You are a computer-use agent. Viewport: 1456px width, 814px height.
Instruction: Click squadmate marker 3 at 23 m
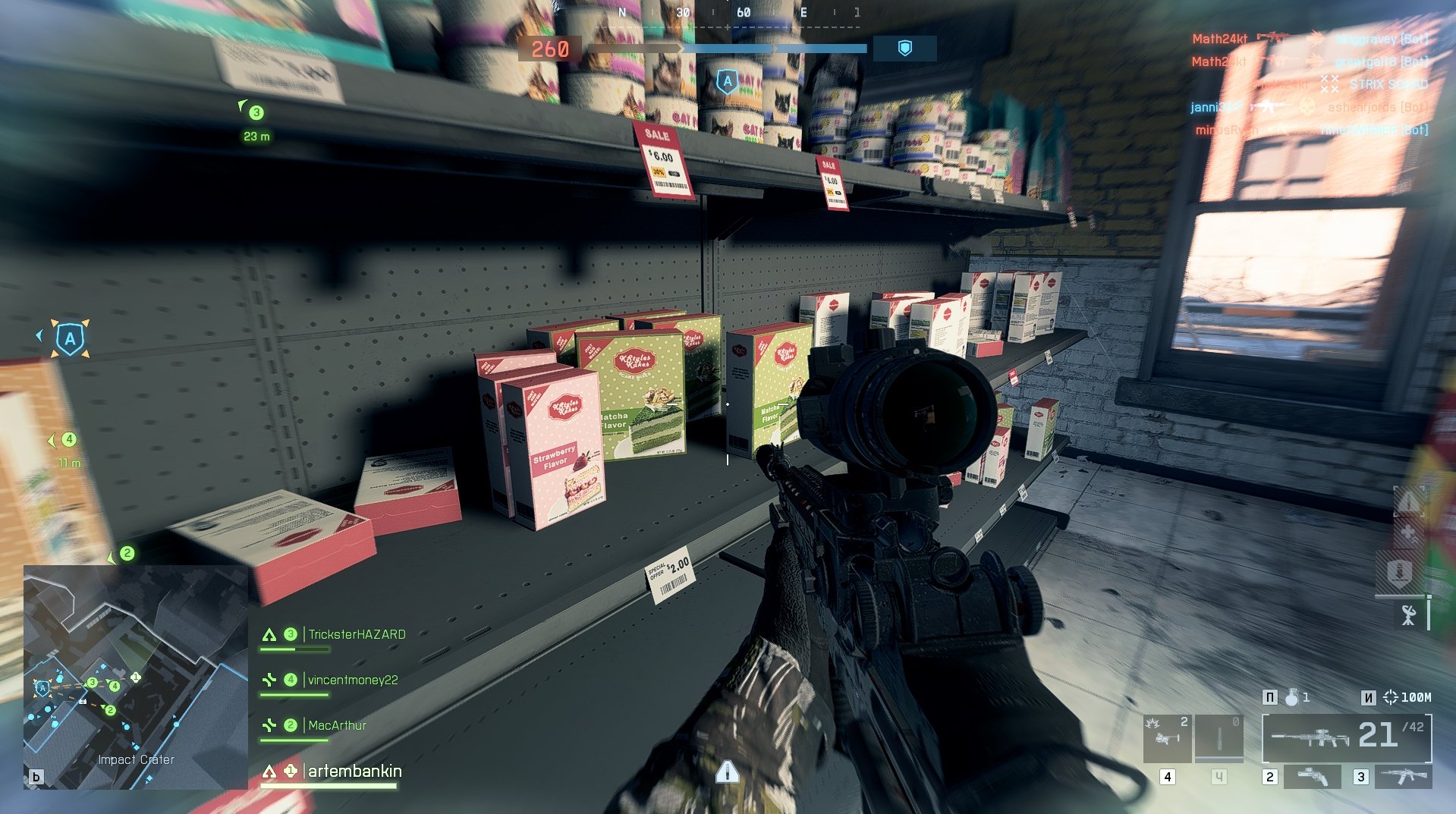[256, 113]
